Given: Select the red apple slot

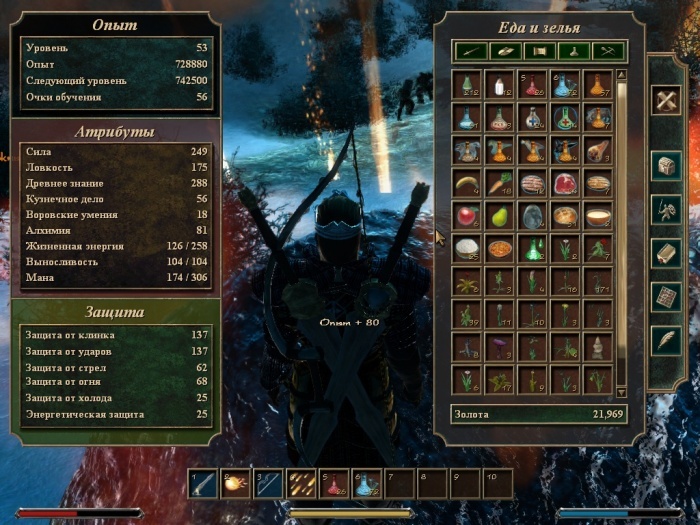Looking at the screenshot, I should click(x=466, y=216).
